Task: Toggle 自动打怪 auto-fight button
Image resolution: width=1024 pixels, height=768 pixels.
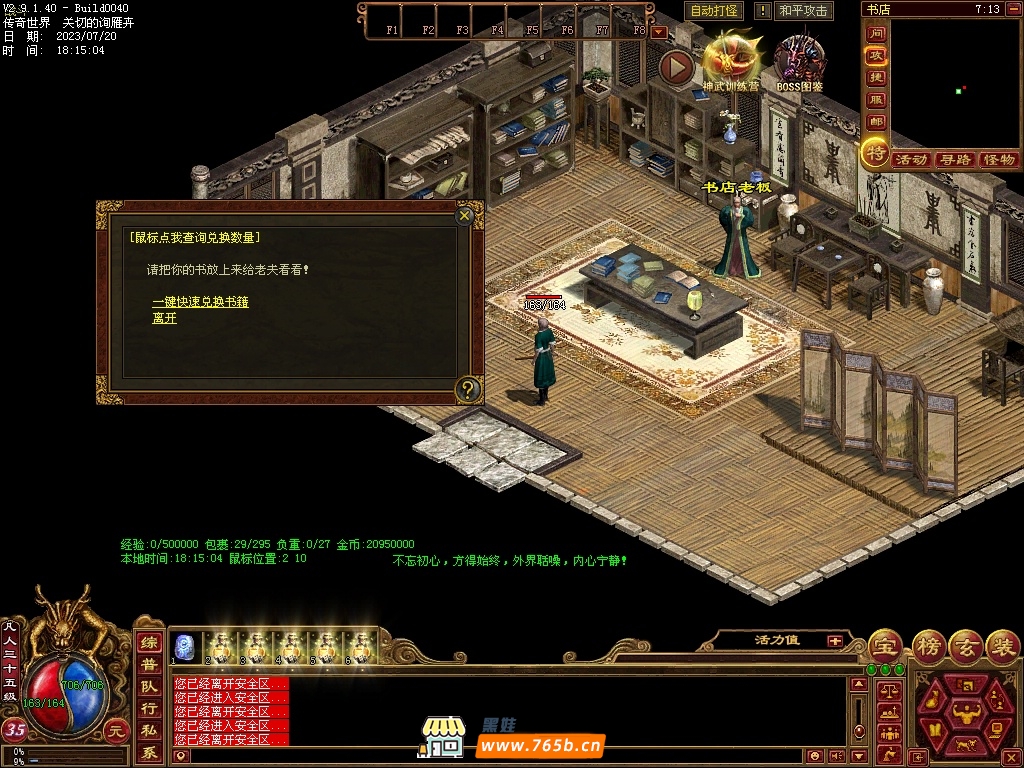Action: (714, 10)
